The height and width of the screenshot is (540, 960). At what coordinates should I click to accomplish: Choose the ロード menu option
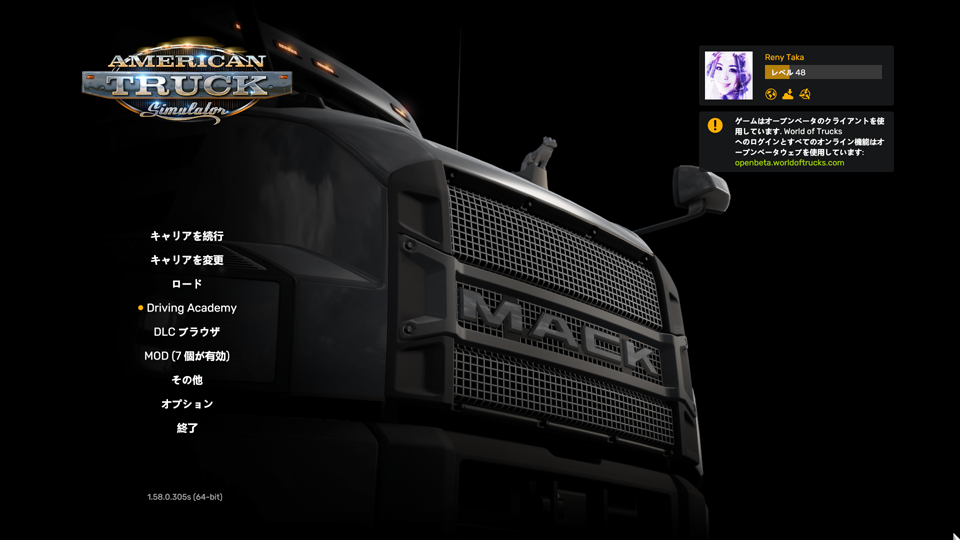coord(187,284)
